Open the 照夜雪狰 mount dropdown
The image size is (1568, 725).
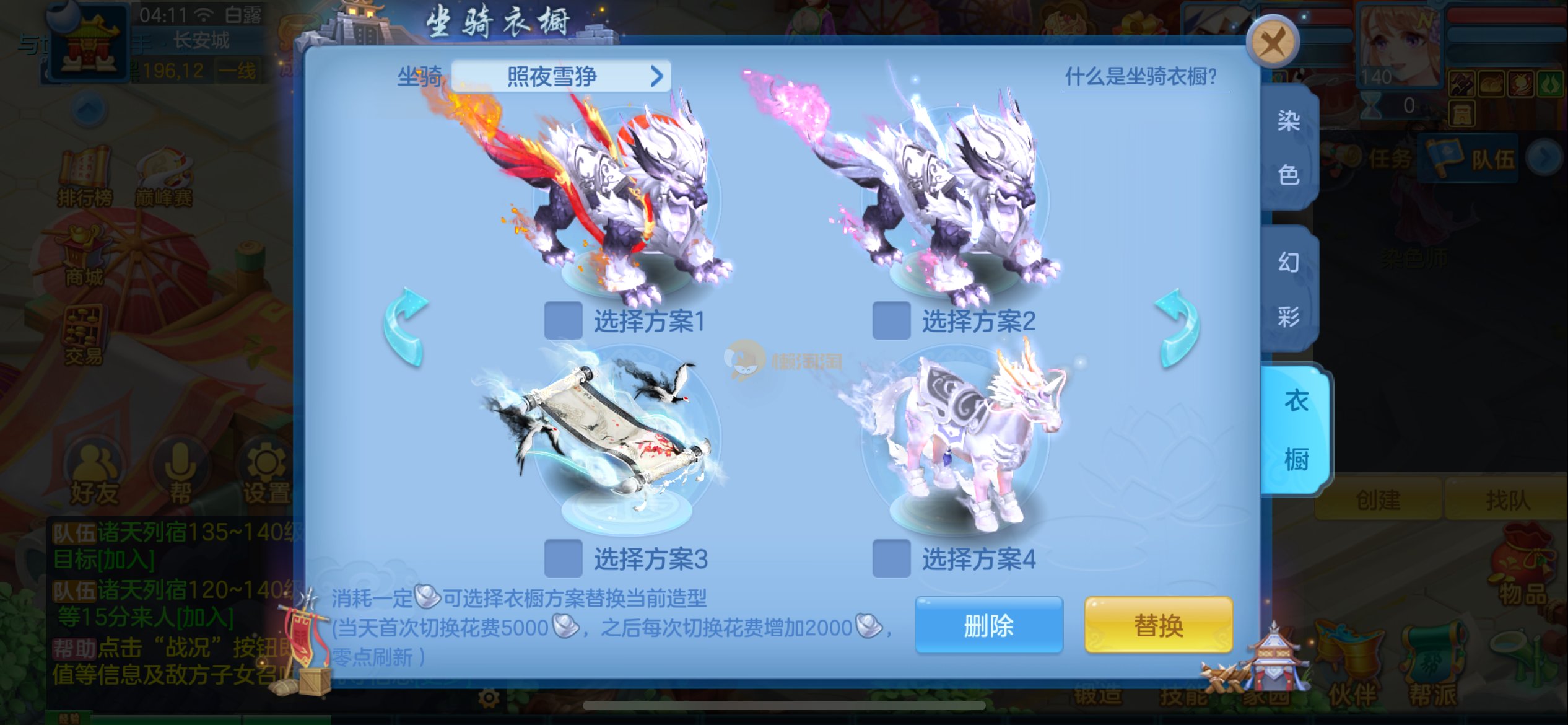[x=560, y=76]
